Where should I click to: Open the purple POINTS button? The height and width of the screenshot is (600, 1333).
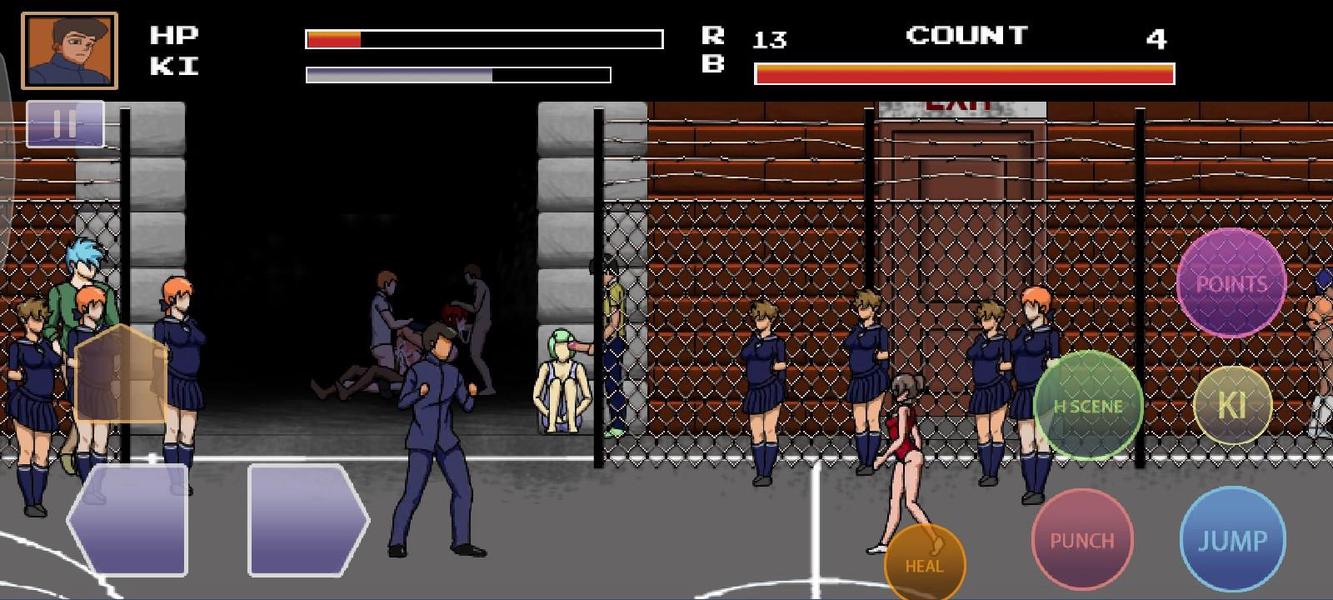coord(1231,283)
